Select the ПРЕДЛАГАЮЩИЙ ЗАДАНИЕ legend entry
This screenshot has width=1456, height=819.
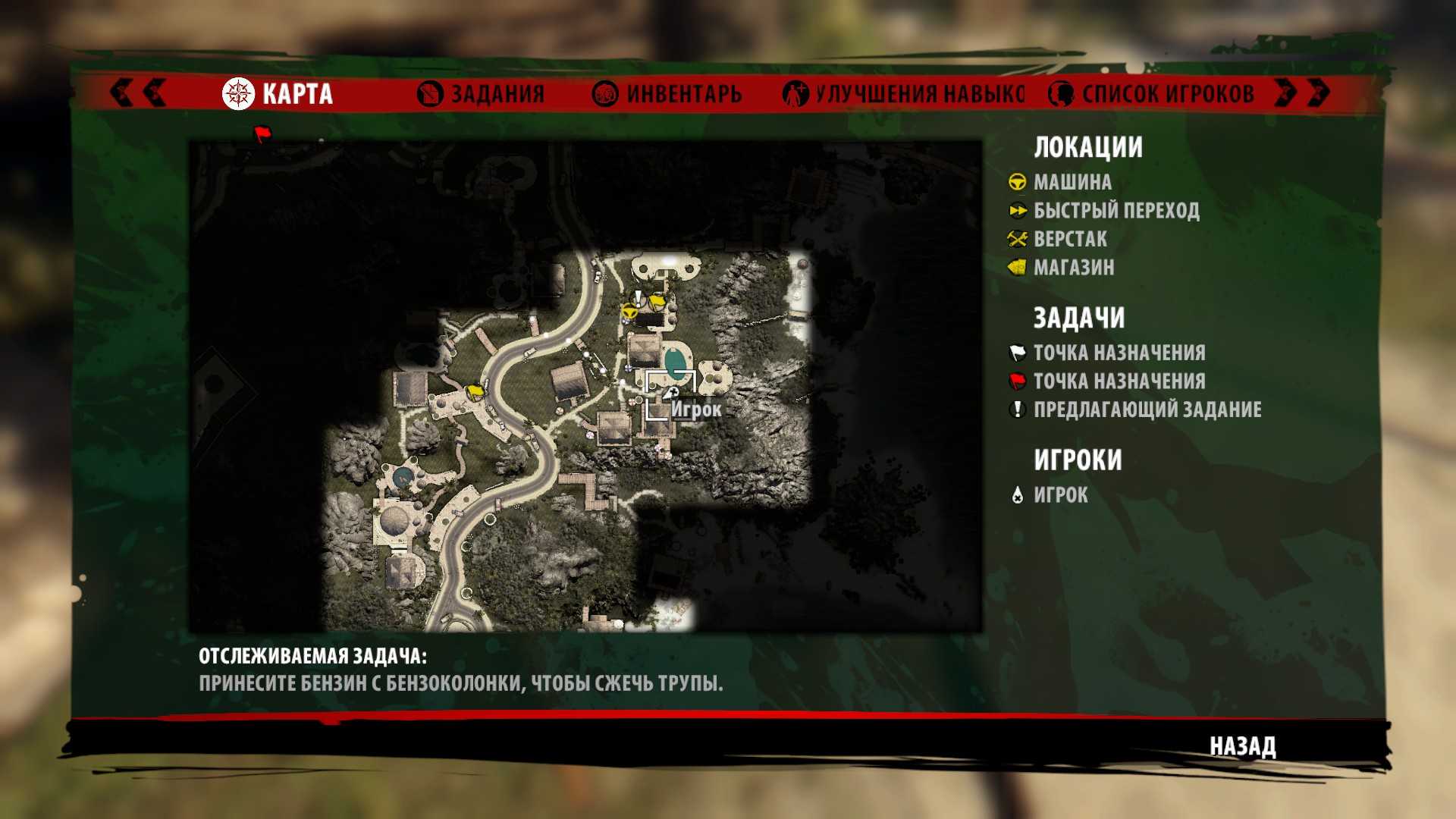click(x=1147, y=409)
